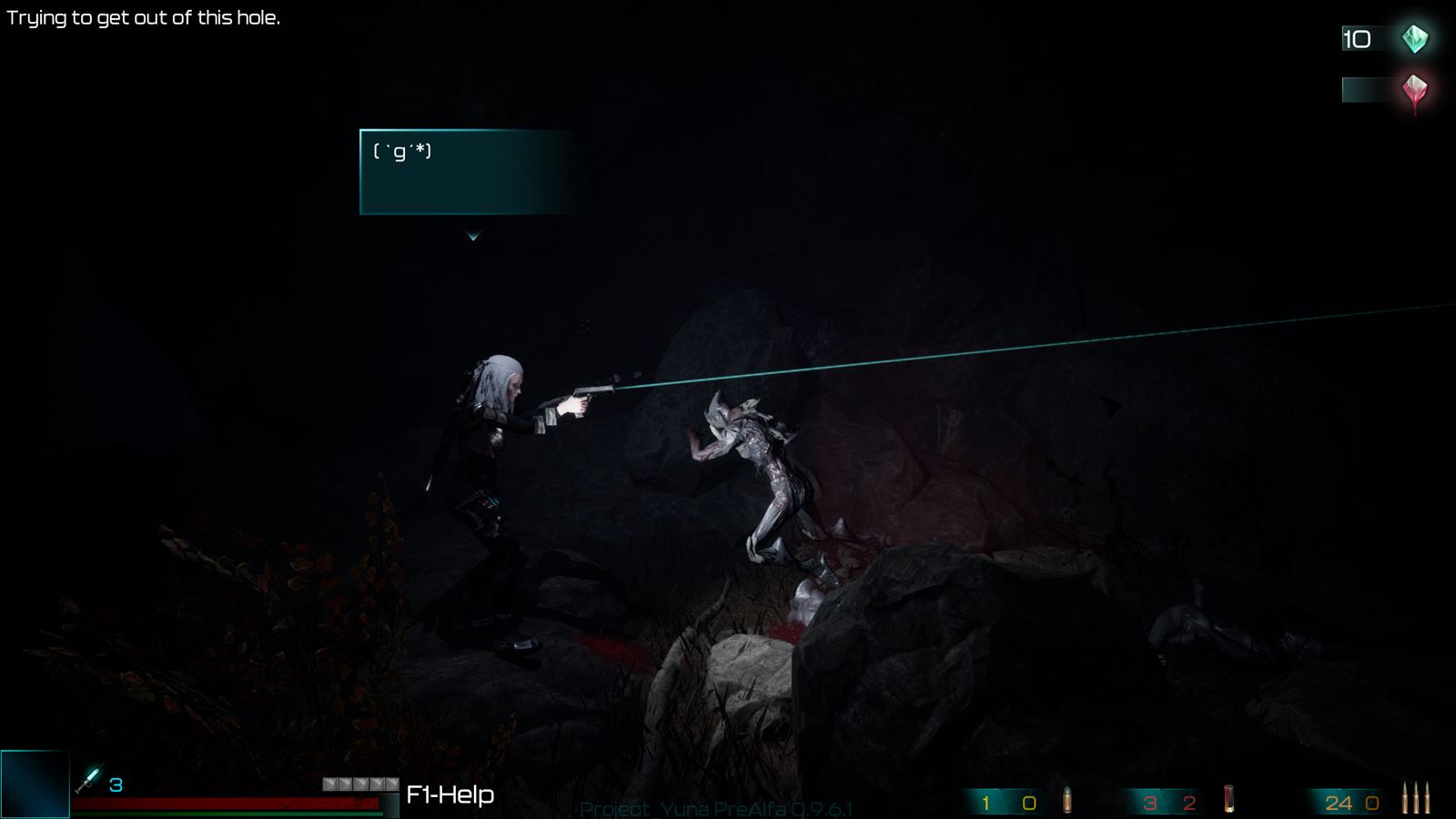Click the last grenade slot icon
Image resolution: width=1456 pixels, height=819 pixels.
pyautogui.click(x=390, y=783)
